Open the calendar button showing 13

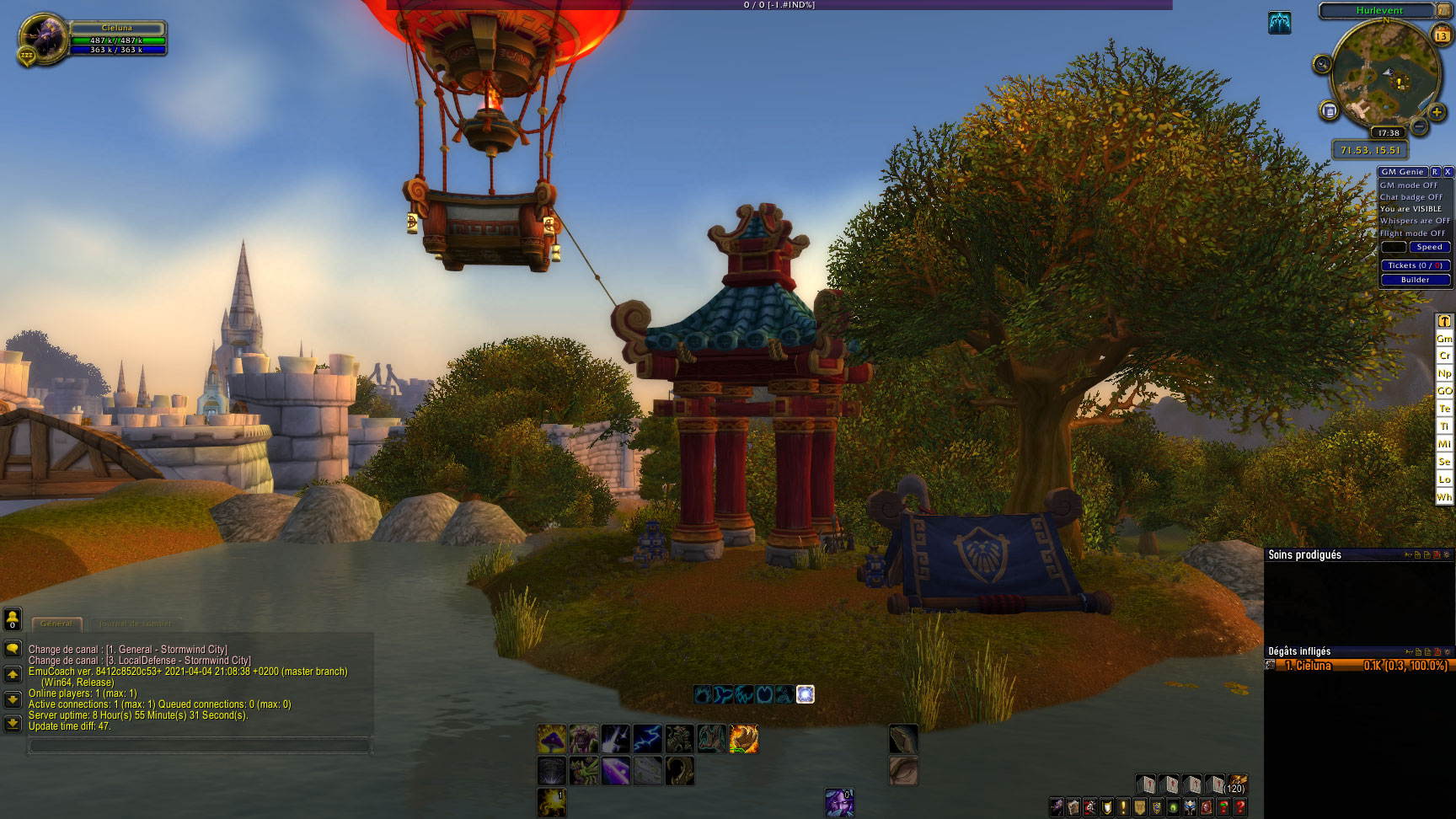1441,35
